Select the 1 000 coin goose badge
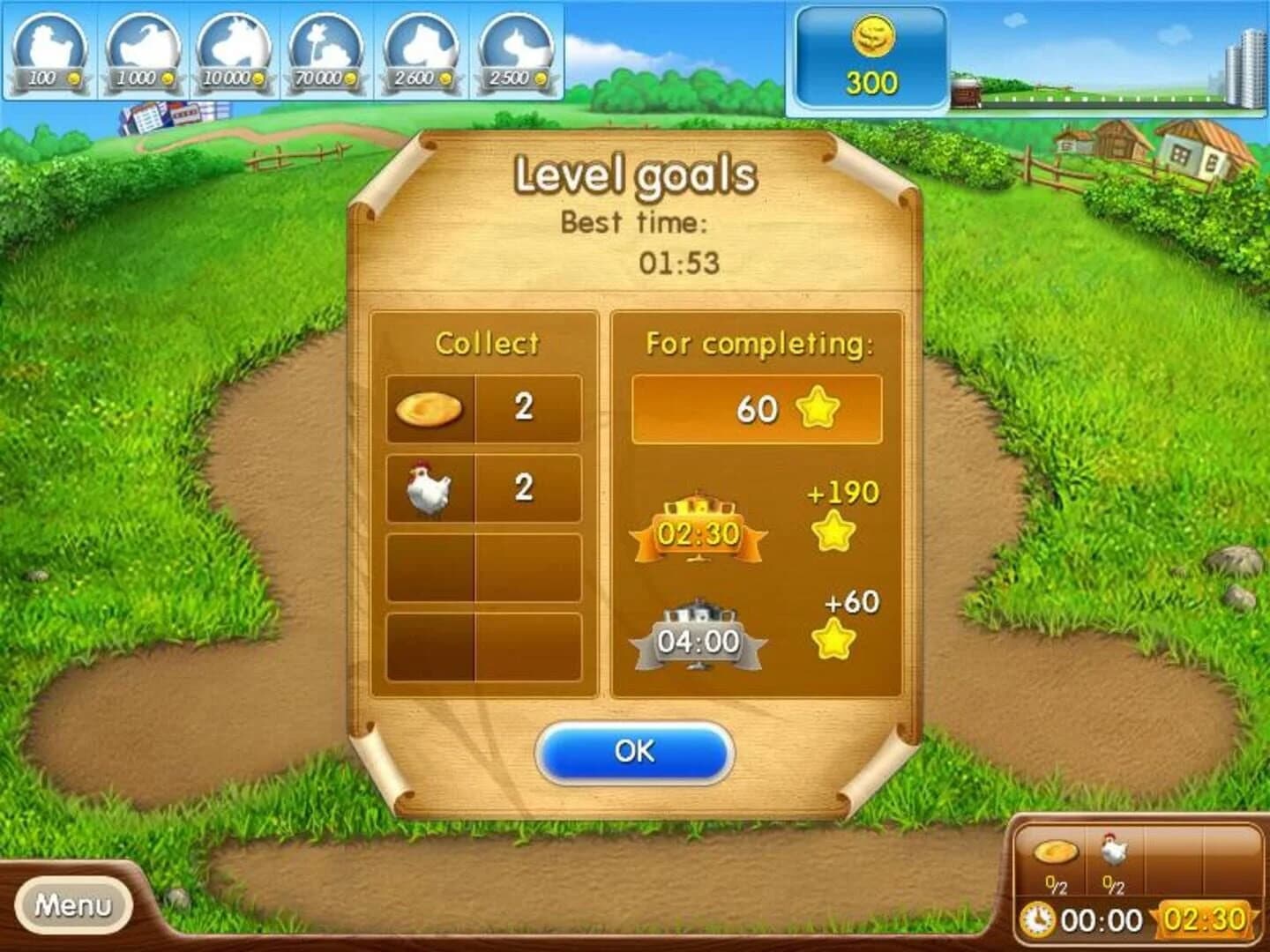This screenshot has height=952, width=1270. click(143, 48)
